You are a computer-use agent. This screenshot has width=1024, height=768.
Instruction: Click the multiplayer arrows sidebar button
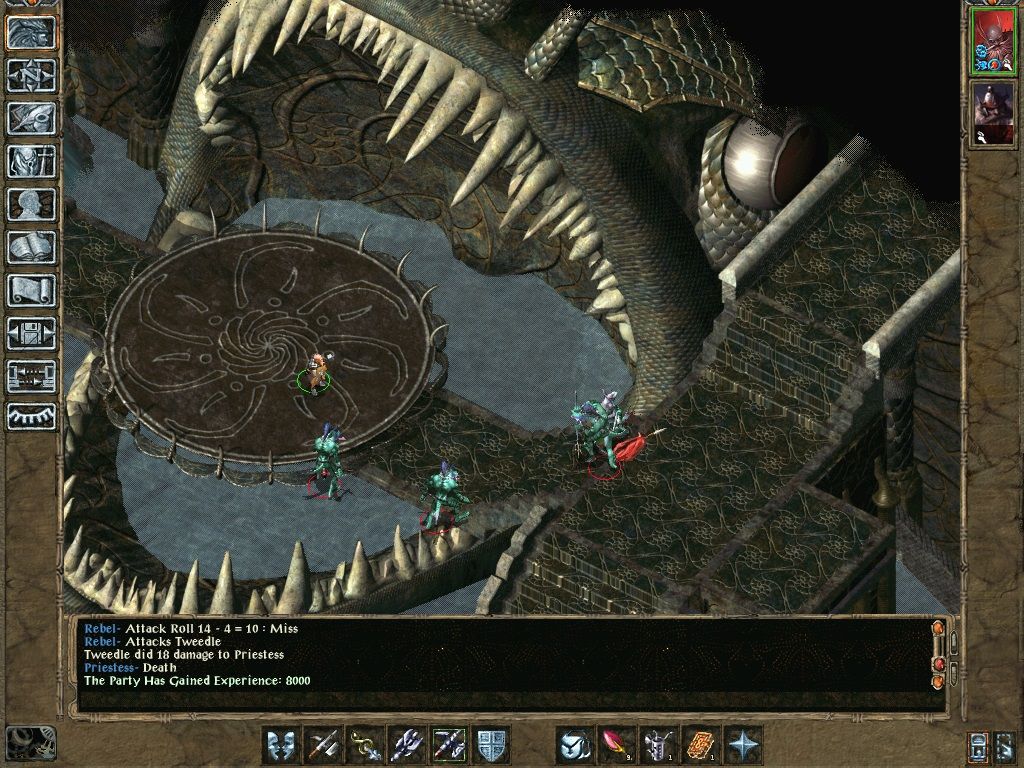coord(31,376)
